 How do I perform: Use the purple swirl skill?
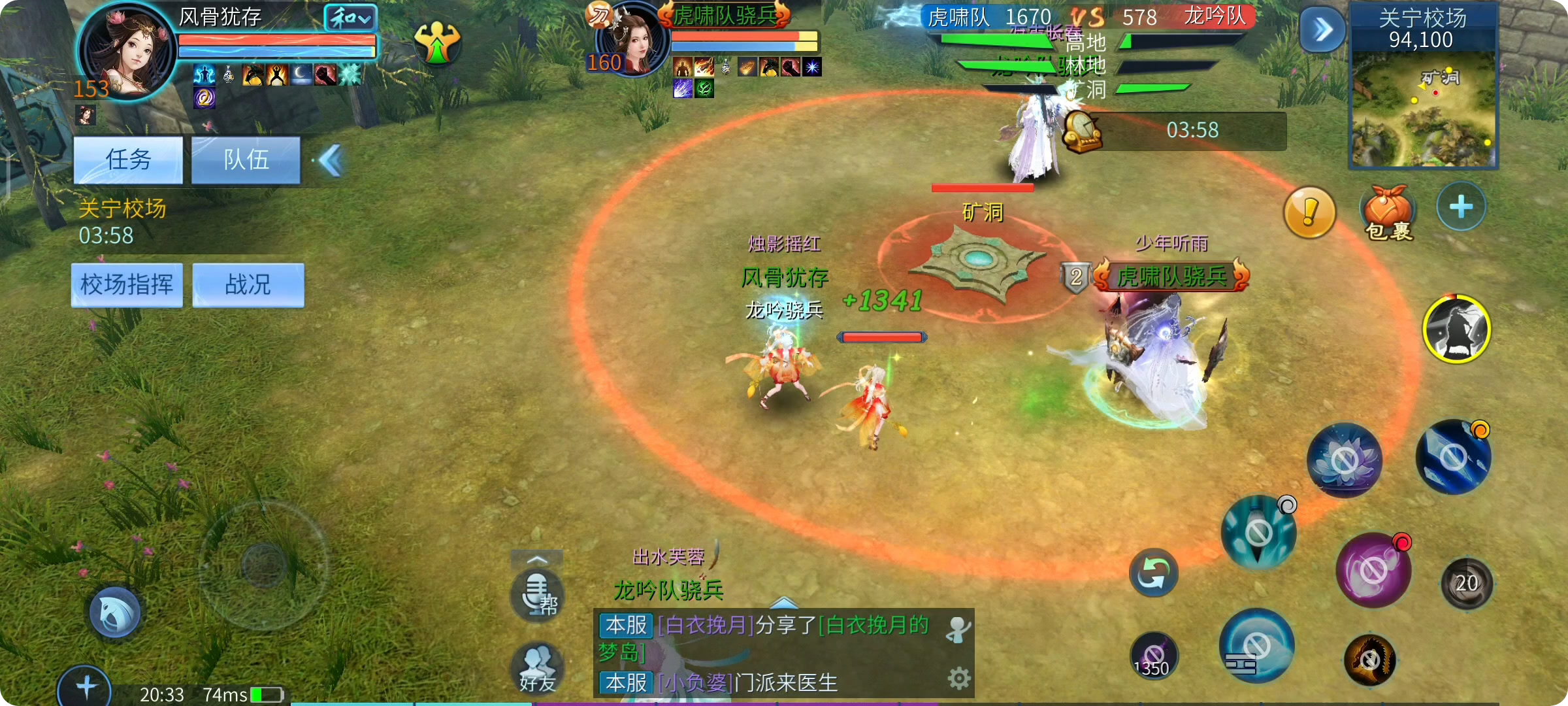pos(1373,571)
